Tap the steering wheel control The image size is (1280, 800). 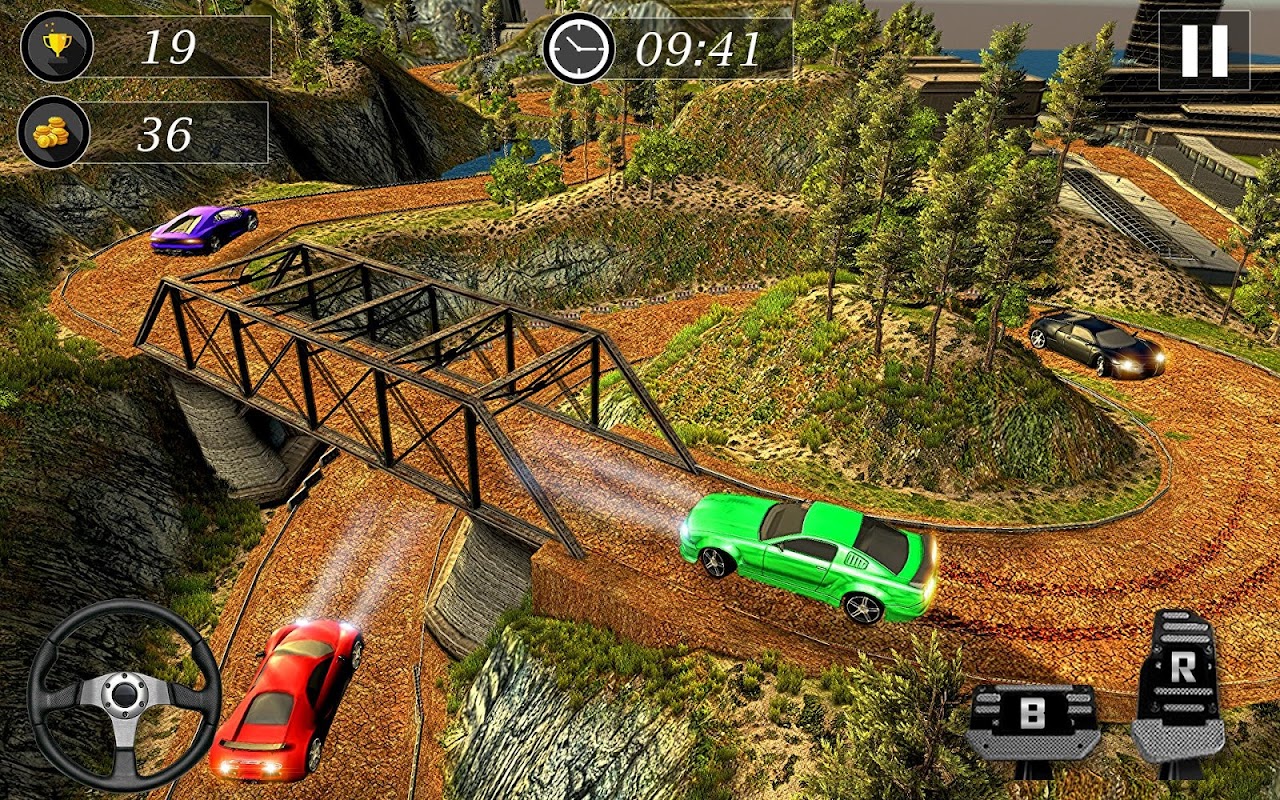tap(124, 693)
